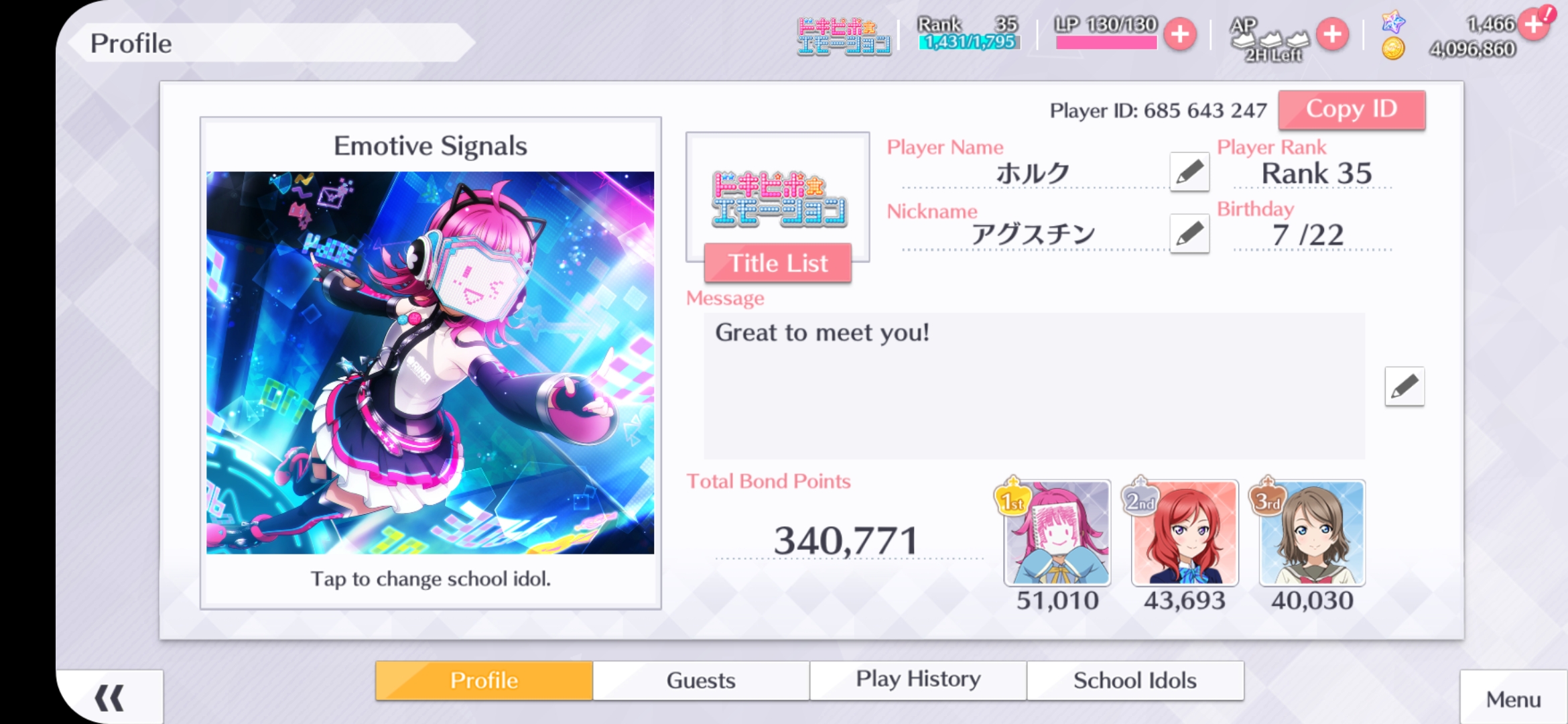The width and height of the screenshot is (1568, 724).
Task: Select the 1st place bond idol portrait
Action: [x=1057, y=534]
